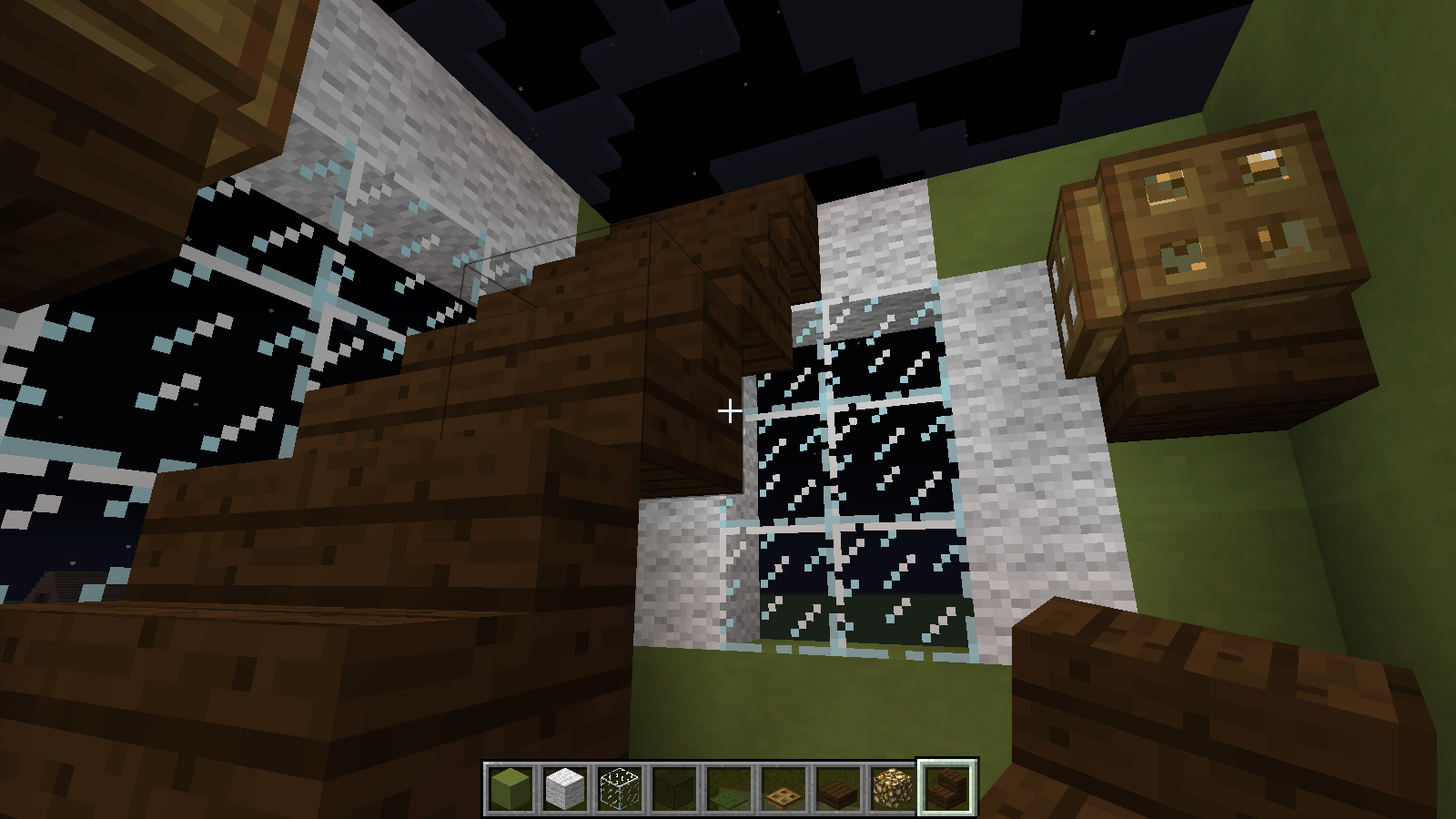Click the crosshair in the screen center
Screen dimensions: 1456x819
(729, 411)
